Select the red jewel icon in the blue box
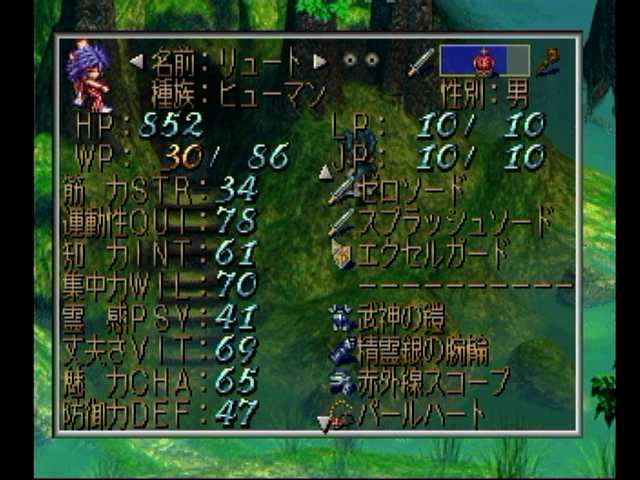640x480 pixels. pos(484,61)
